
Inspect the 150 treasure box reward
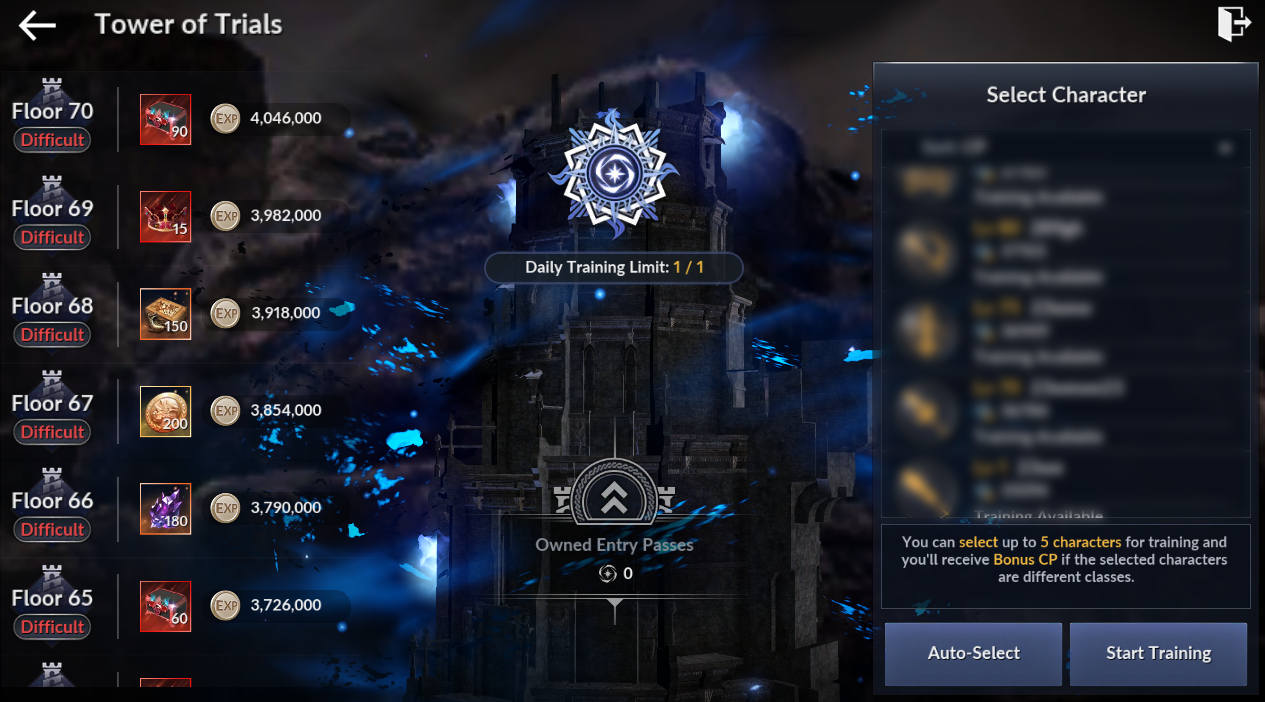[165, 314]
